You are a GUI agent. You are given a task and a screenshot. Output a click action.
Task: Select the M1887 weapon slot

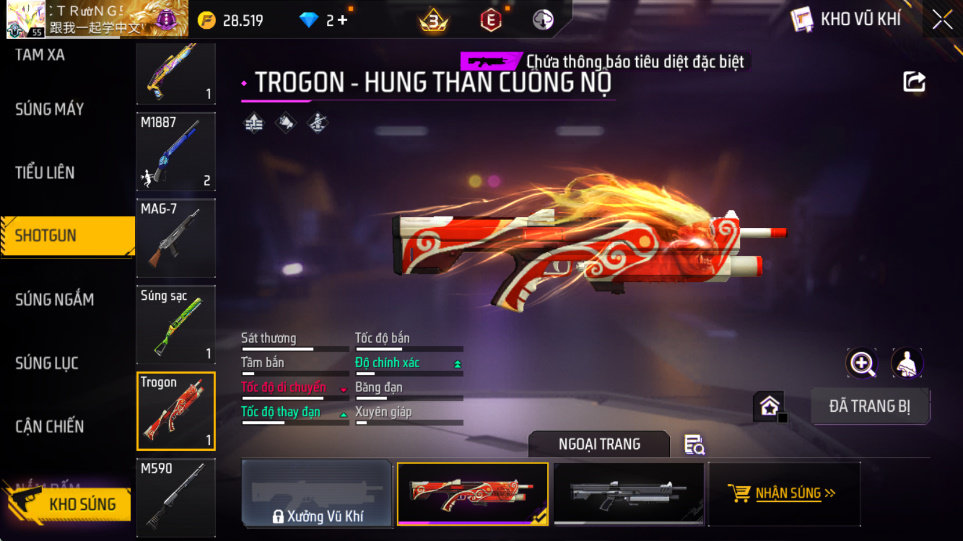coord(176,151)
